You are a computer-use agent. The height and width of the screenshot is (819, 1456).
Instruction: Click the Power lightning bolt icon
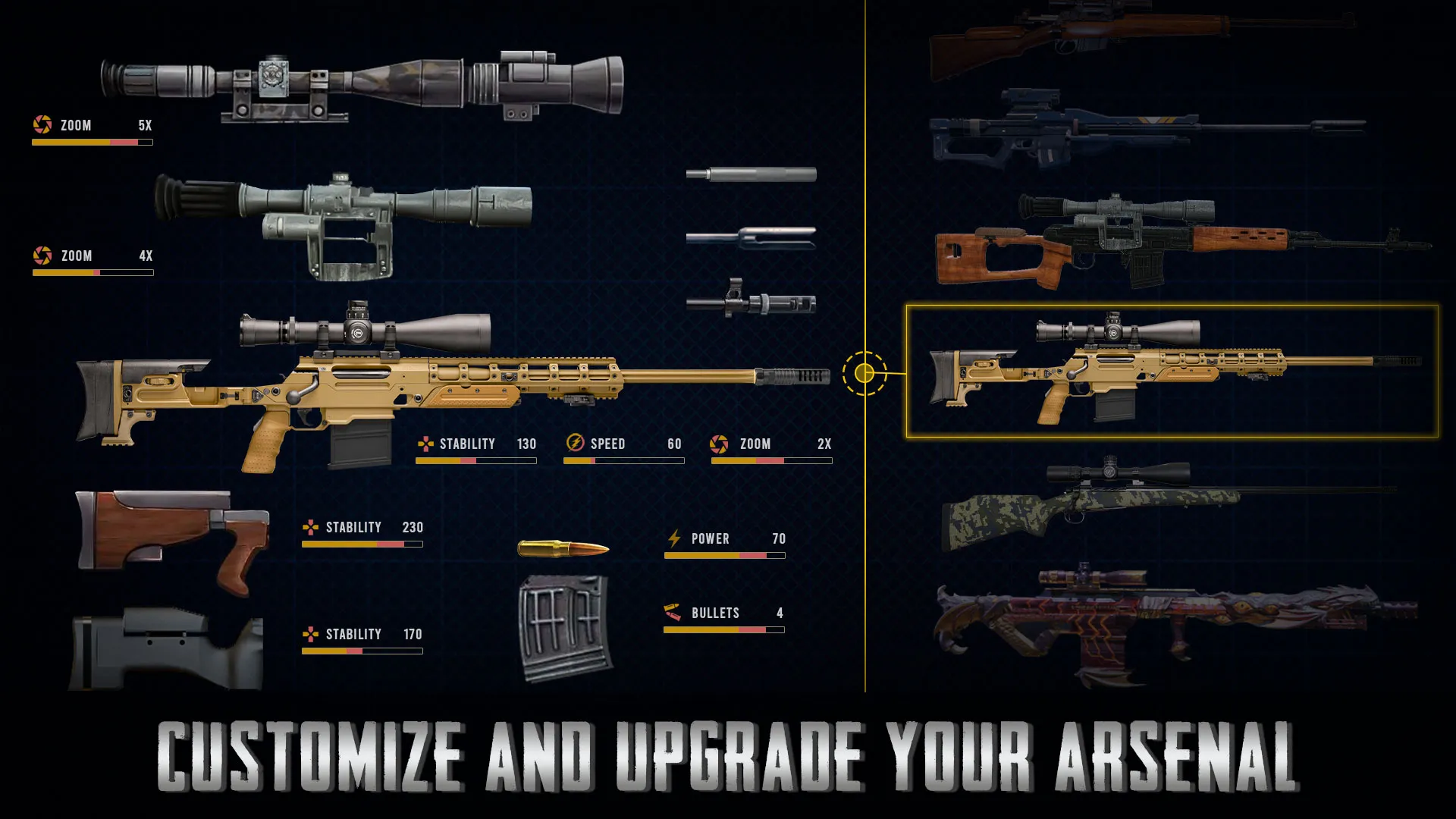(673, 539)
